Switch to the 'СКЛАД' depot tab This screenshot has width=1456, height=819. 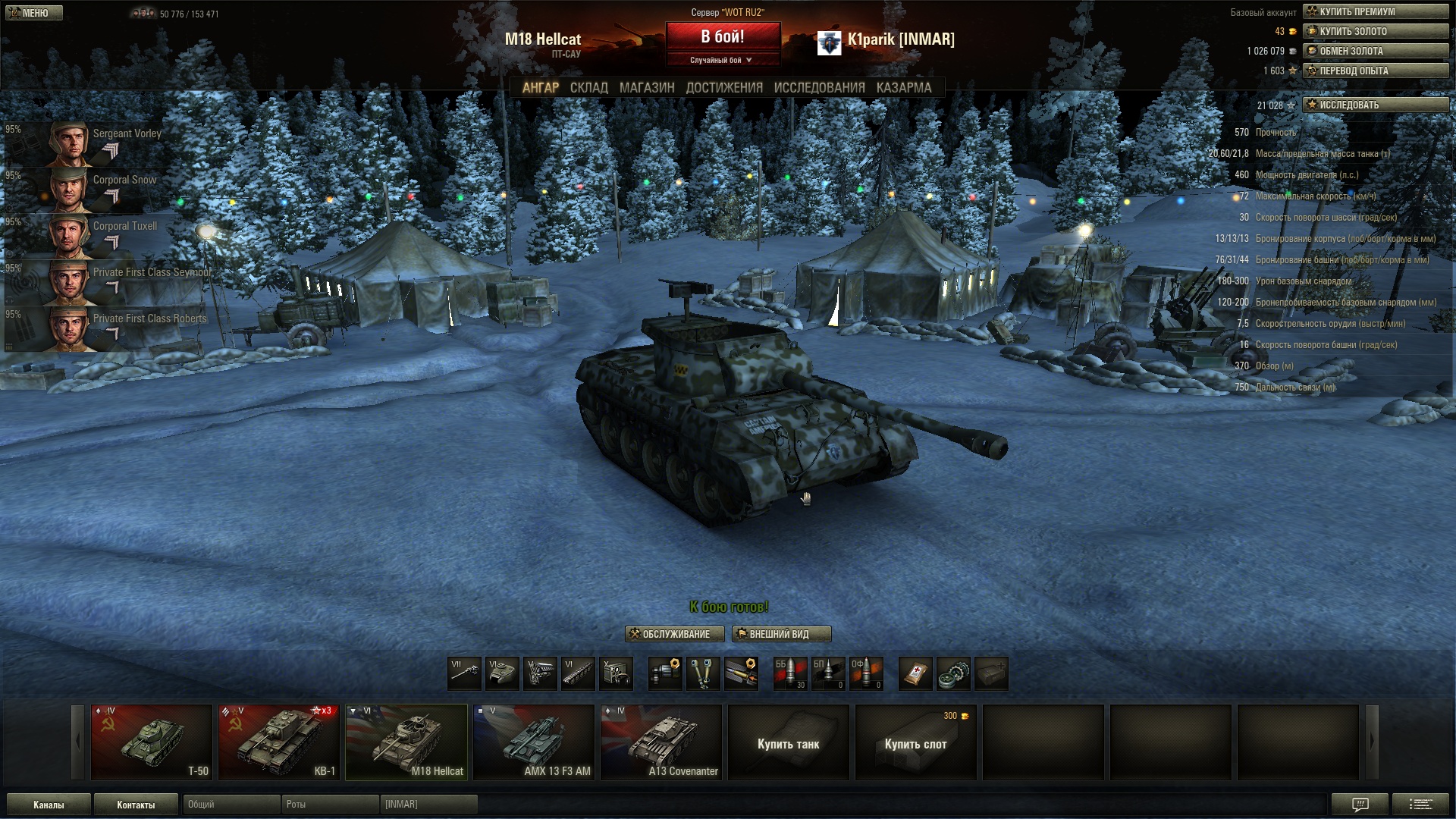[x=588, y=88]
